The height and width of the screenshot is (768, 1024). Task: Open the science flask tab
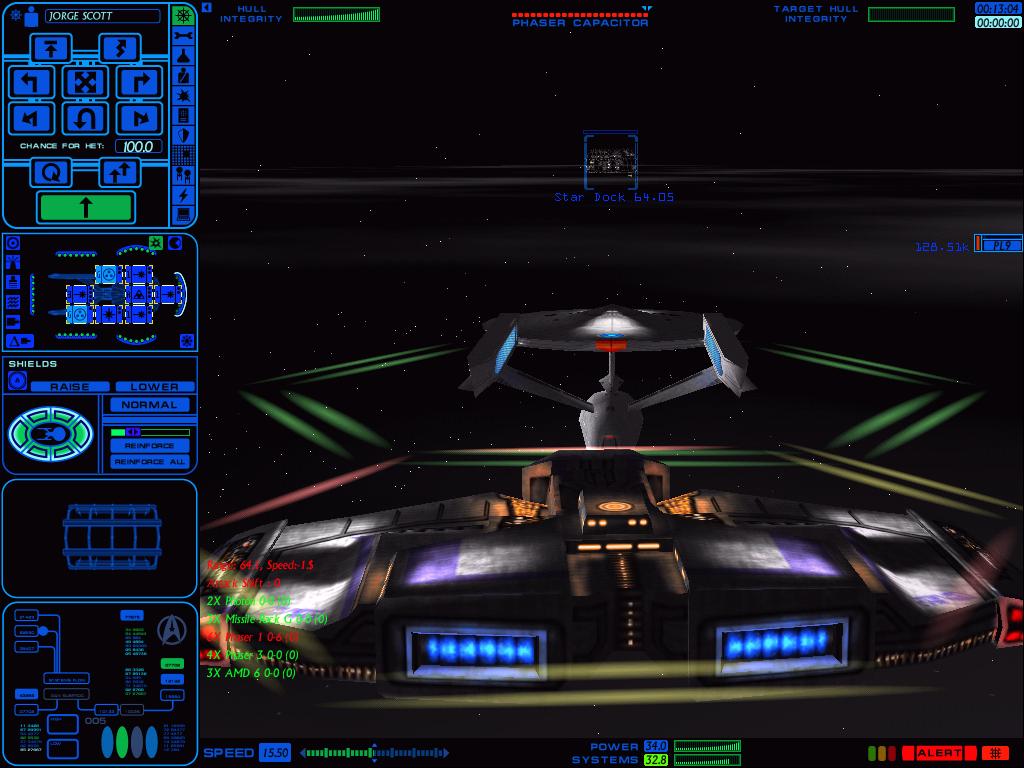coord(183,56)
